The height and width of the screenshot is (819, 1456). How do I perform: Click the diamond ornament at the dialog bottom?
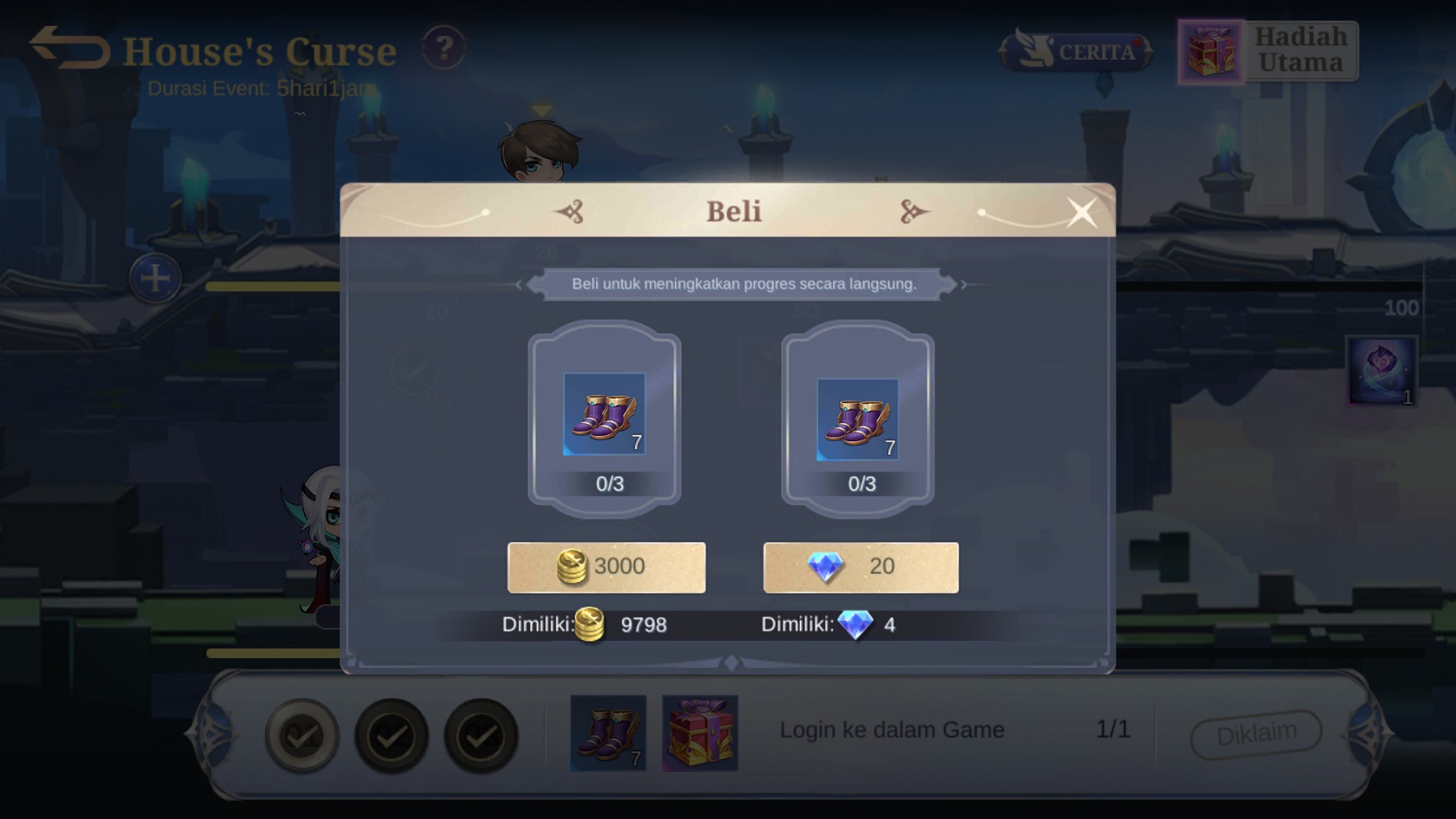pos(731,661)
